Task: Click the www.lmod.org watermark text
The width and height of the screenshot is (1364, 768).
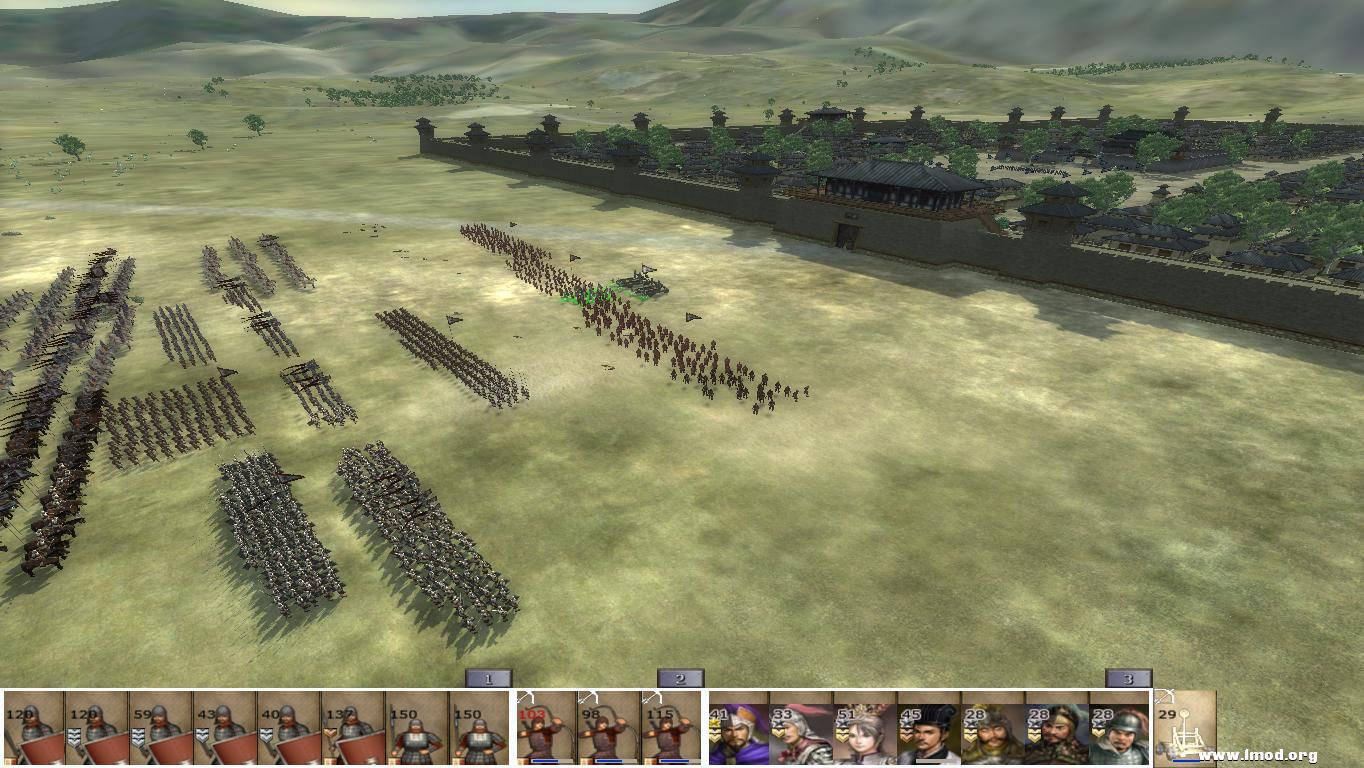Action: pyautogui.click(x=1258, y=756)
